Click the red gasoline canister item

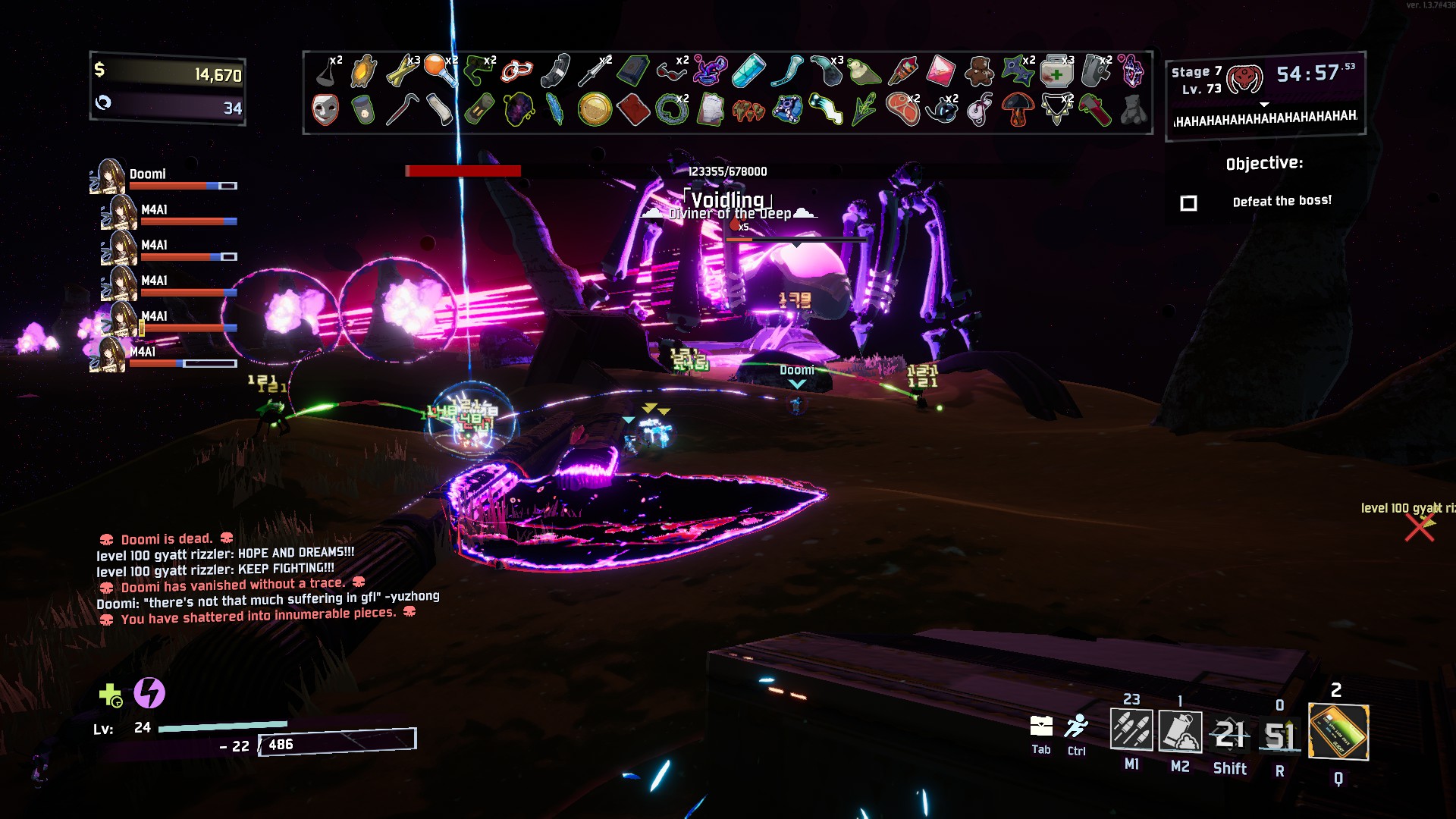[x=632, y=109]
